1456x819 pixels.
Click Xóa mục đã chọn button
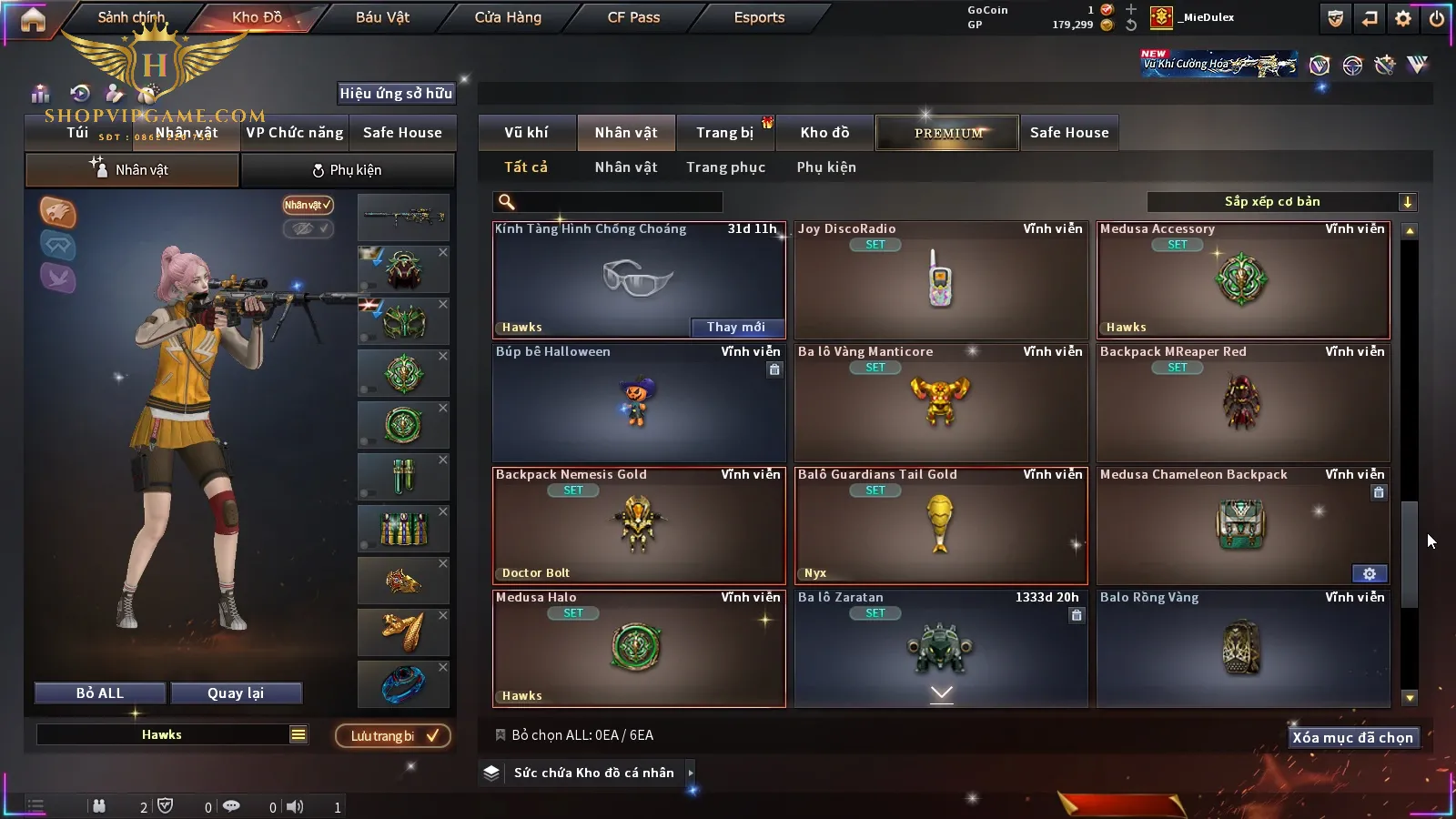pos(1352,738)
